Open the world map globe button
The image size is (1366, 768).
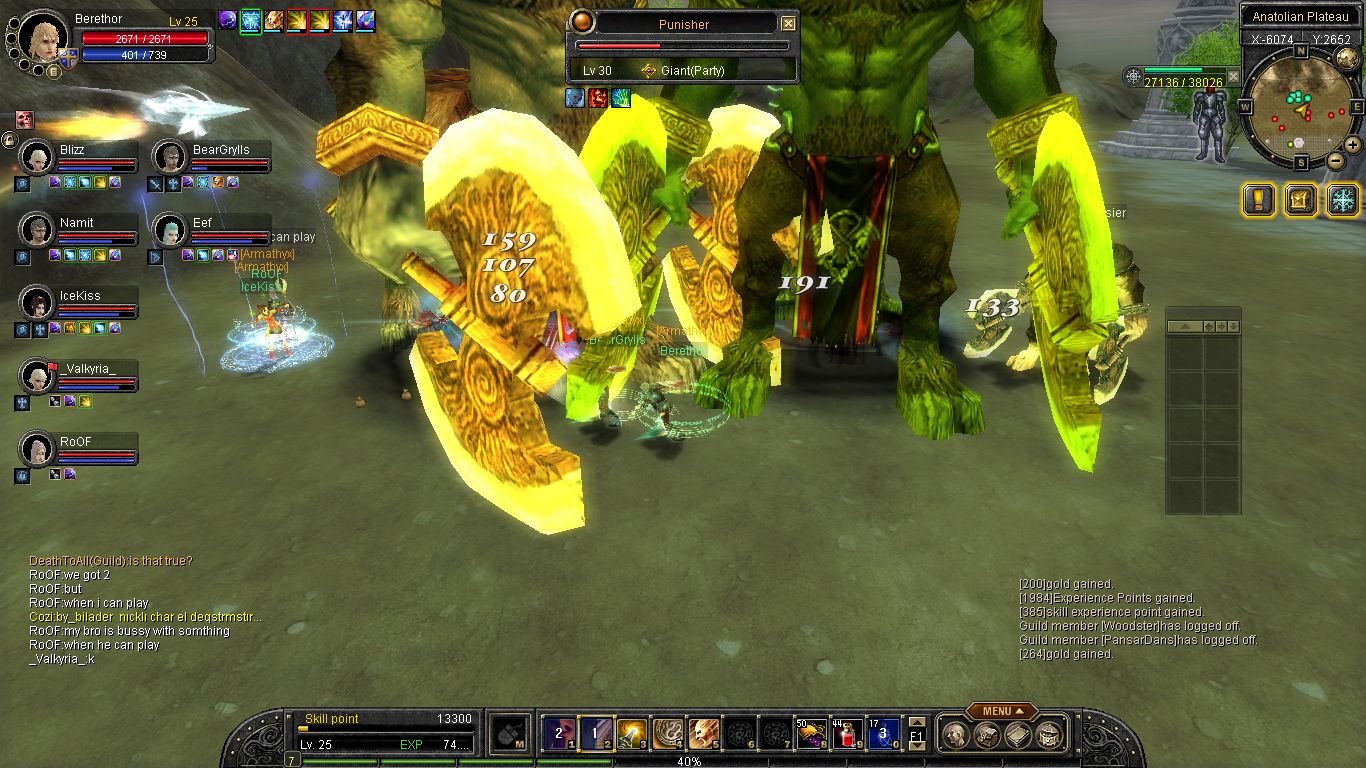1347,58
